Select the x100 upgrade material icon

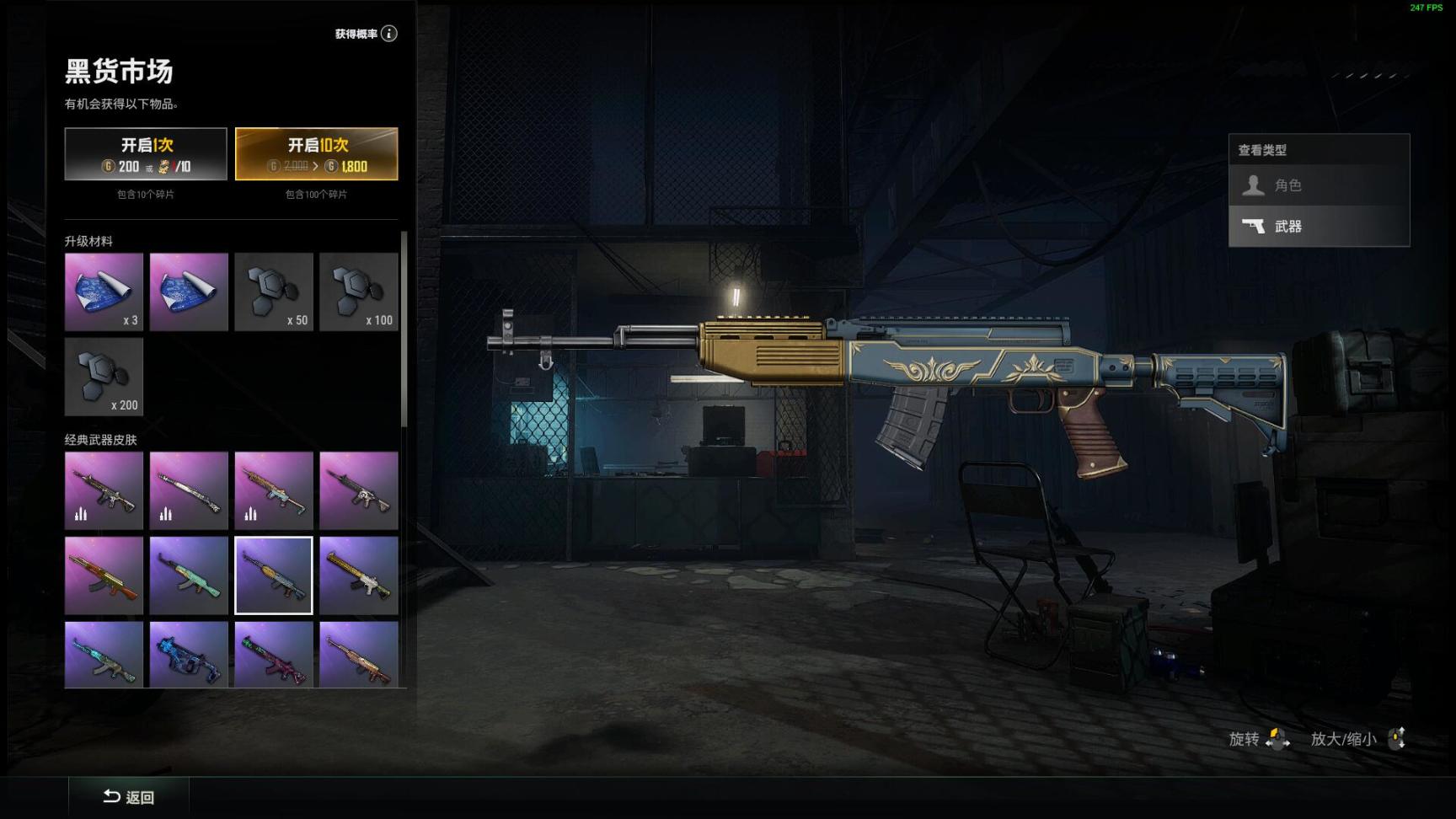click(x=358, y=291)
